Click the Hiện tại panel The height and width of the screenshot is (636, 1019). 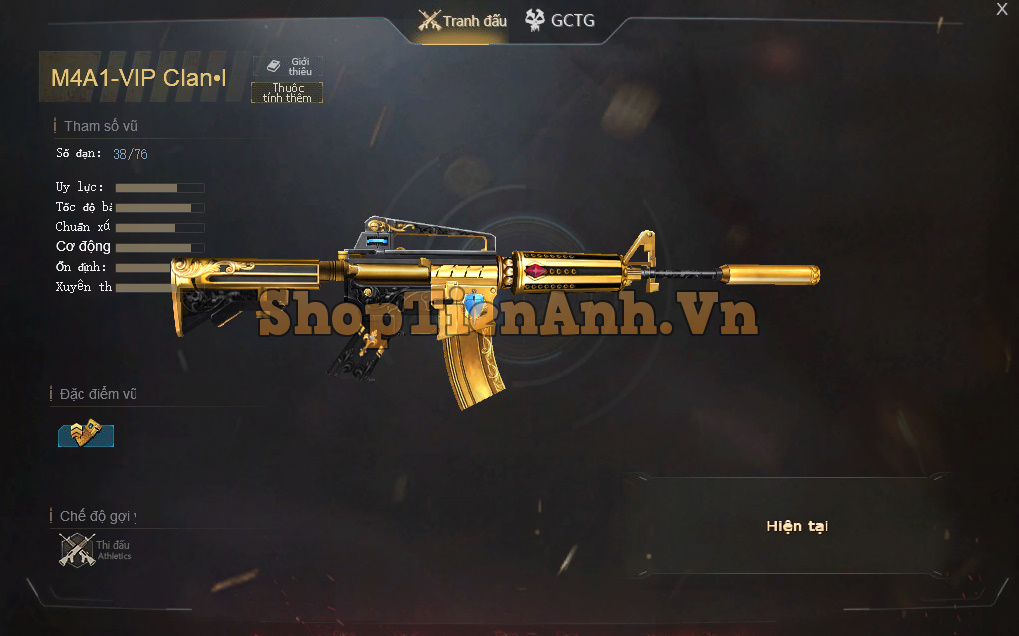(797, 526)
